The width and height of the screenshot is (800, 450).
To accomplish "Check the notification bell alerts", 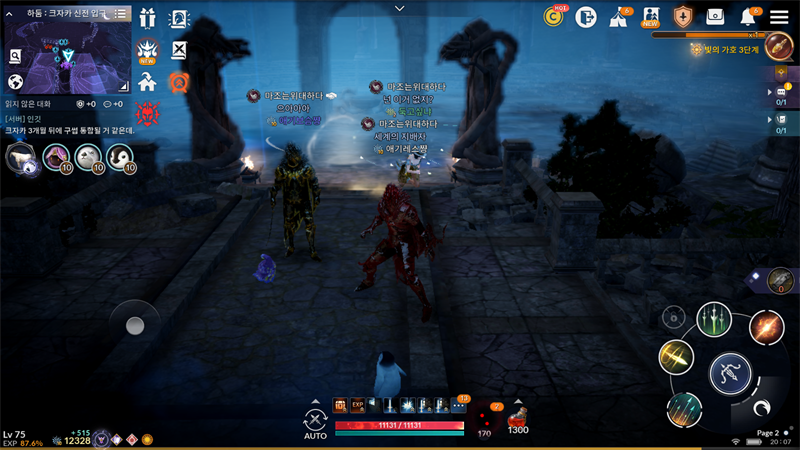I will pyautogui.click(x=747, y=16).
